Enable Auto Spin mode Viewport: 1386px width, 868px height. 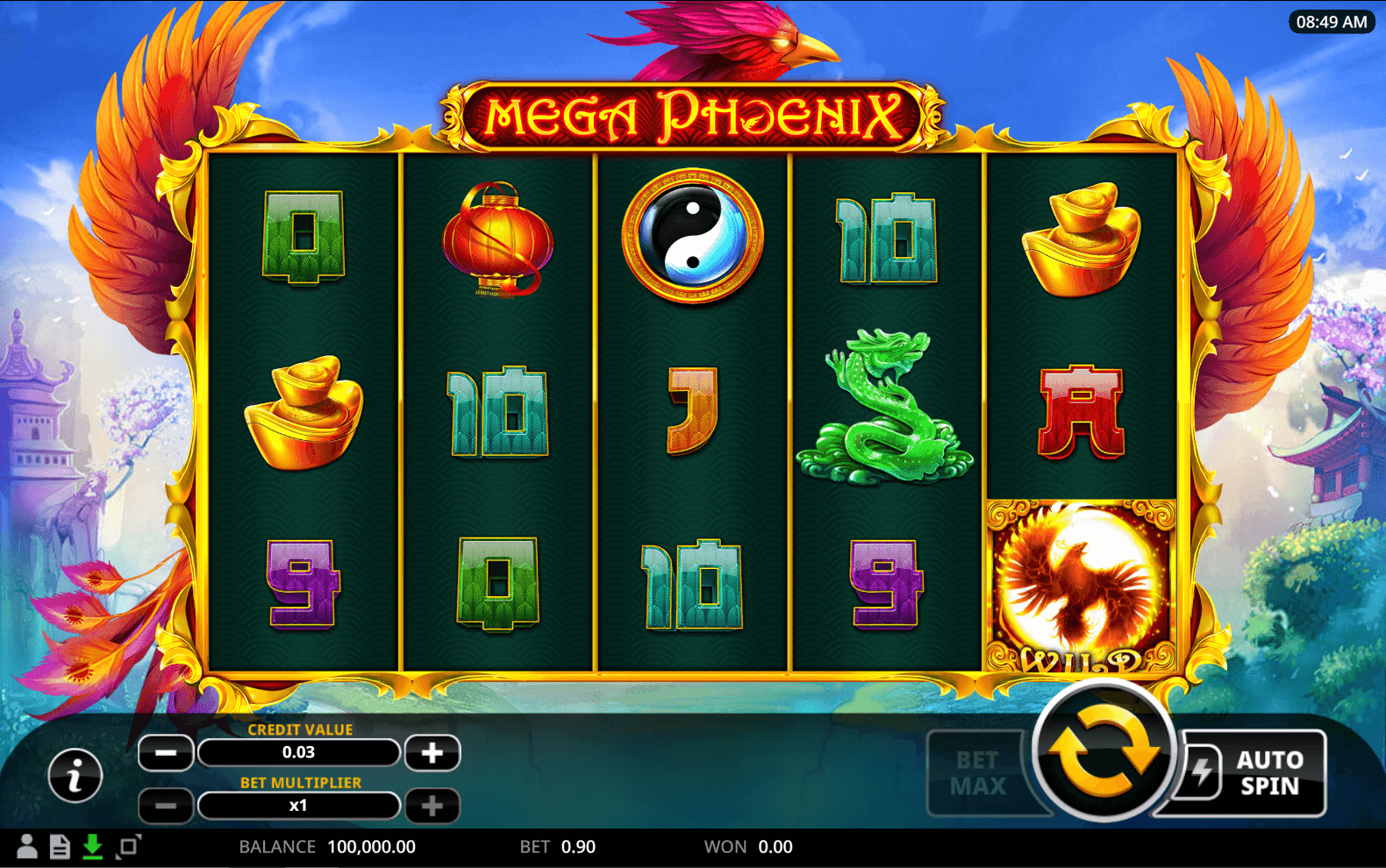point(1269,772)
